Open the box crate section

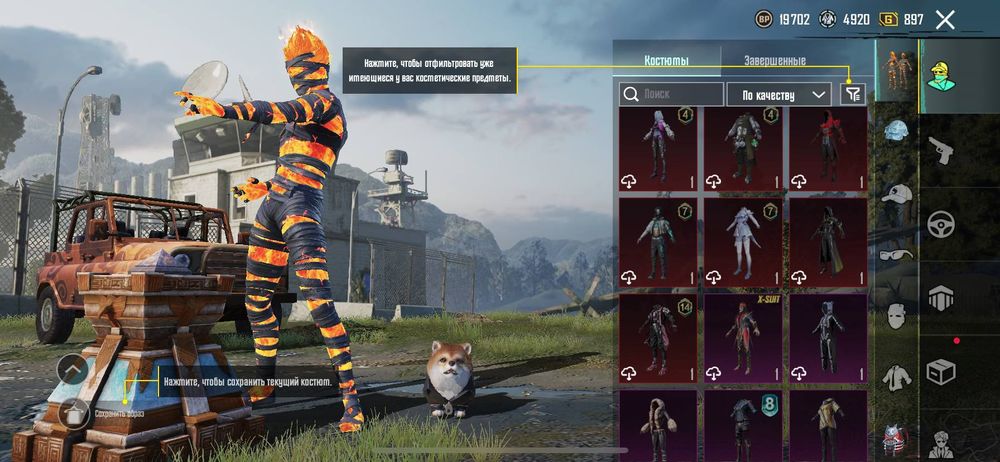(941, 369)
